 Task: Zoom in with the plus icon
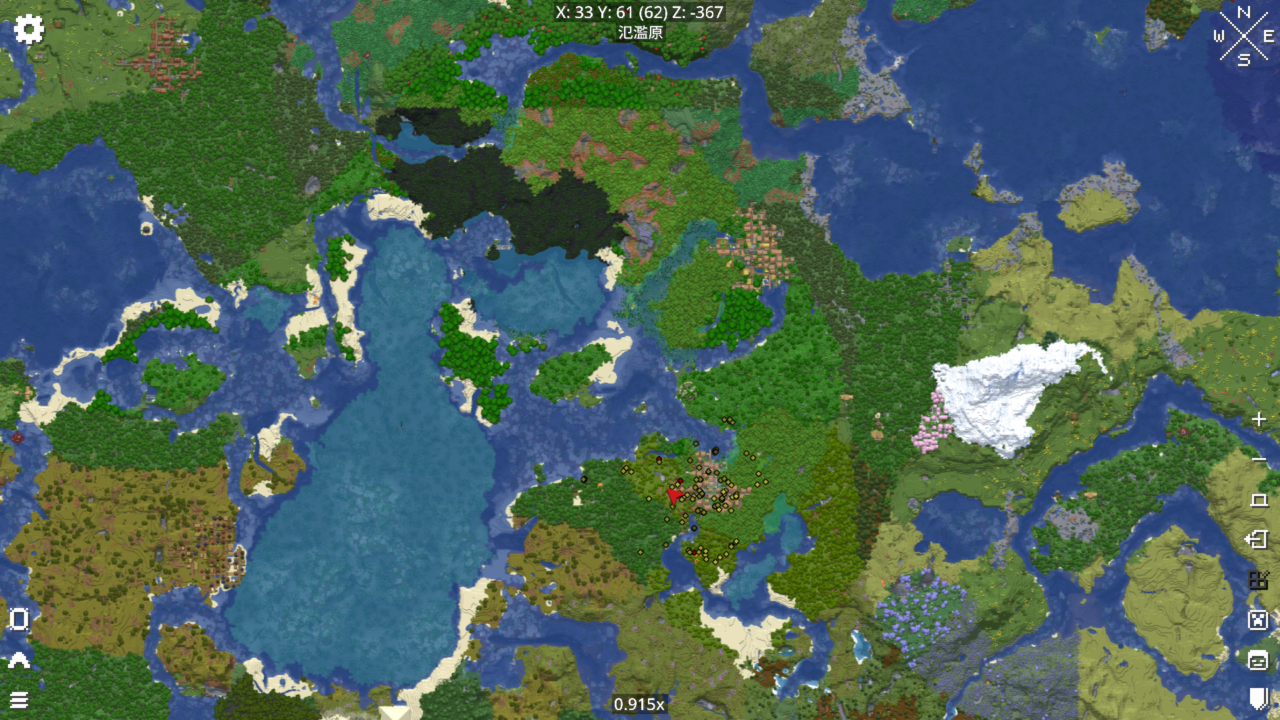pyautogui.click(x=1257, y=420)
